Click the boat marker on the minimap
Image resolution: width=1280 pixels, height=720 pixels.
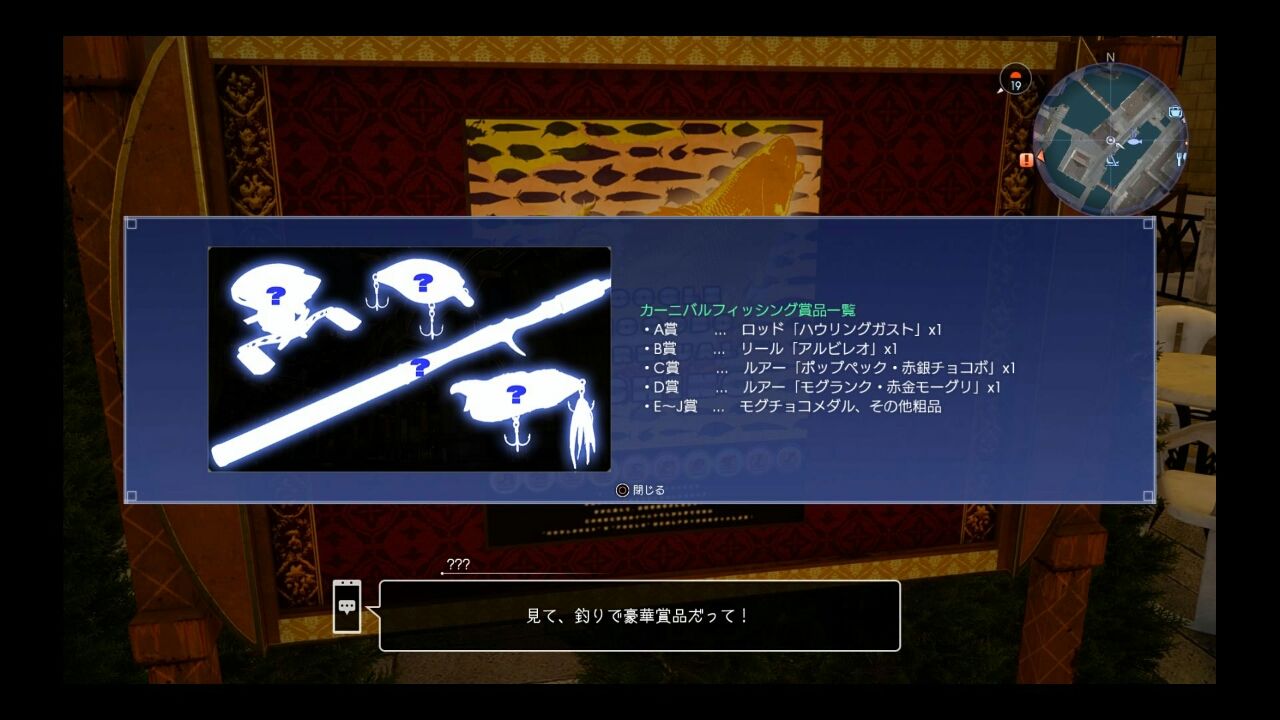1112,160
